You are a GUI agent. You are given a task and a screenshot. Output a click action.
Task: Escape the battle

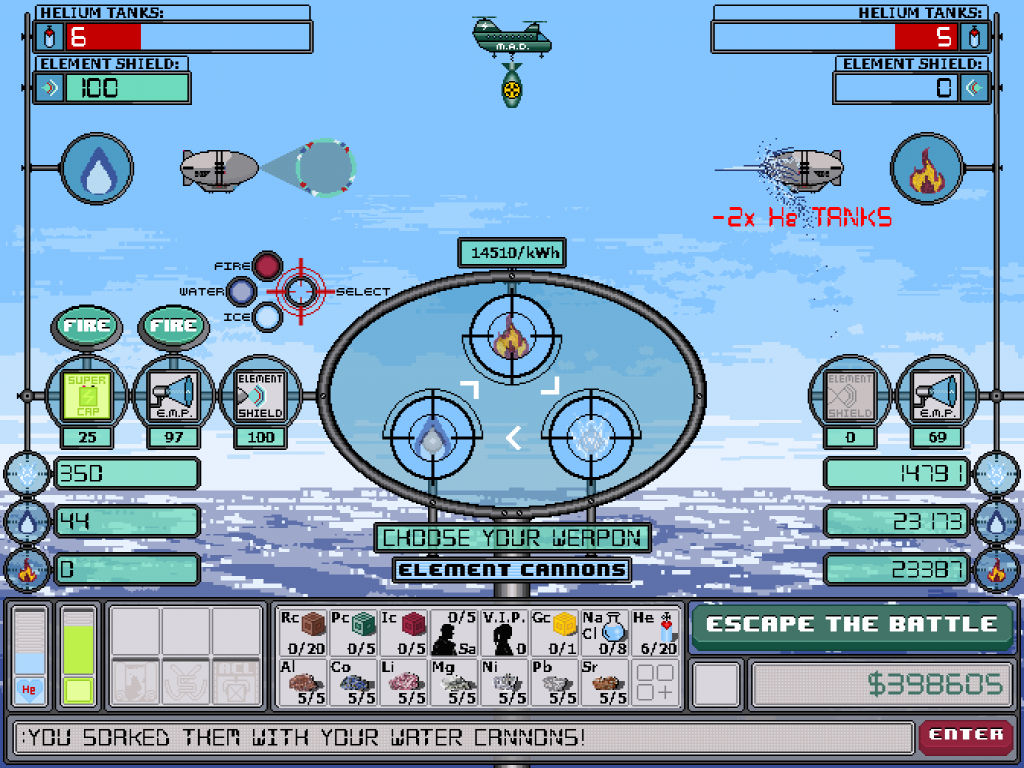pyautogui.click(x=852, y=625)
